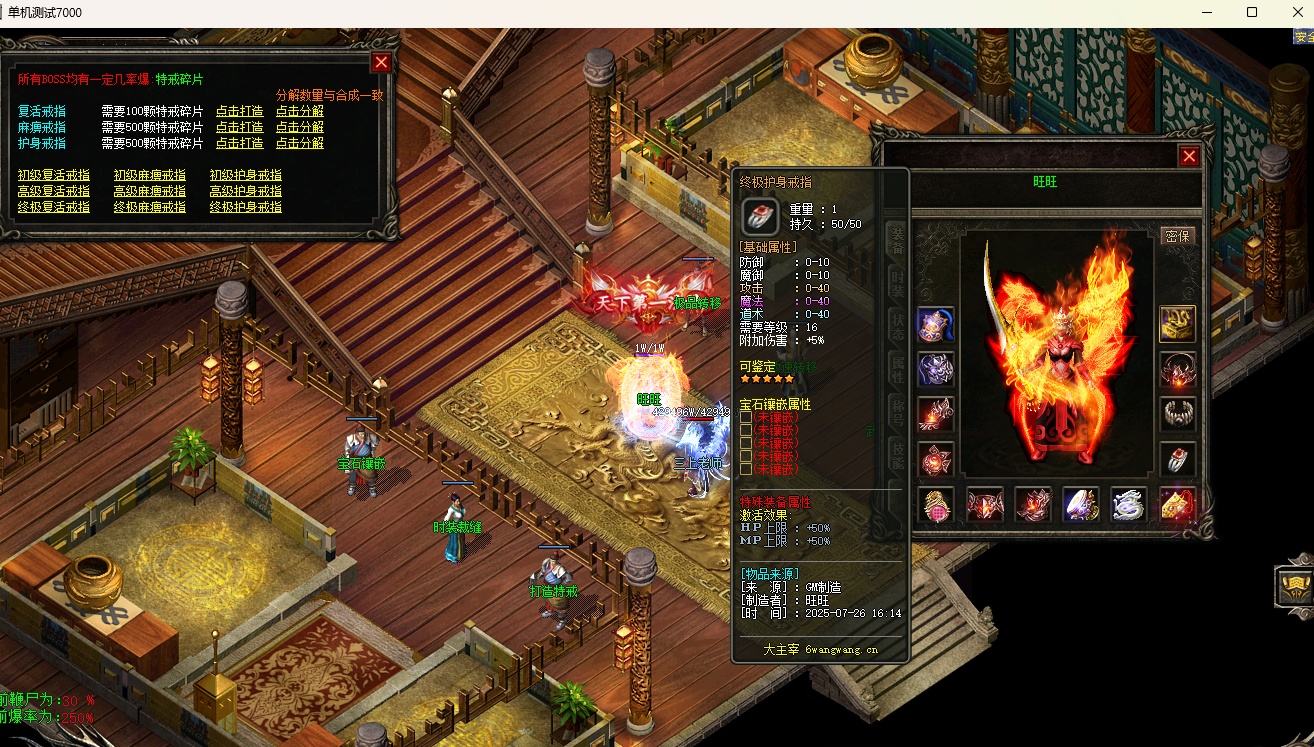
Task: Switch to the 时装 tab
Action: coord(897,280)
